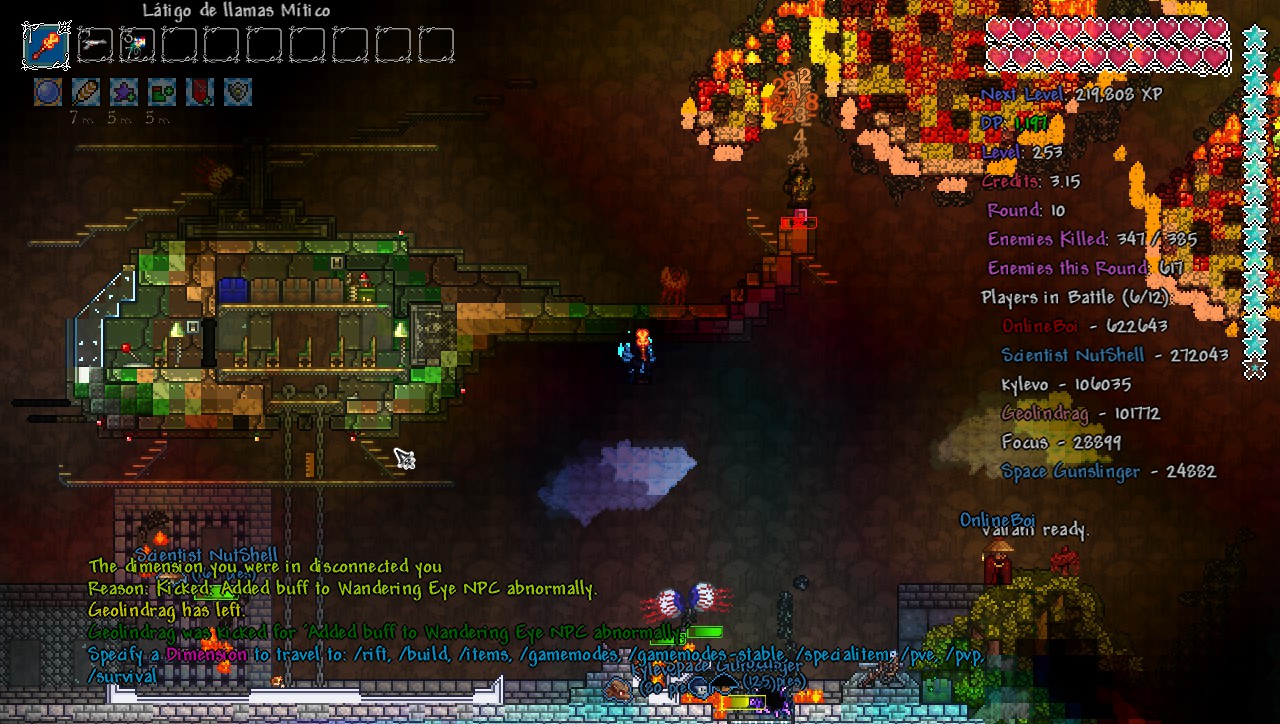Image resolution: width=1280 pixels, height=724 pixels.
Task: Click the purple star buff icon
Action: tap(124, 92)
